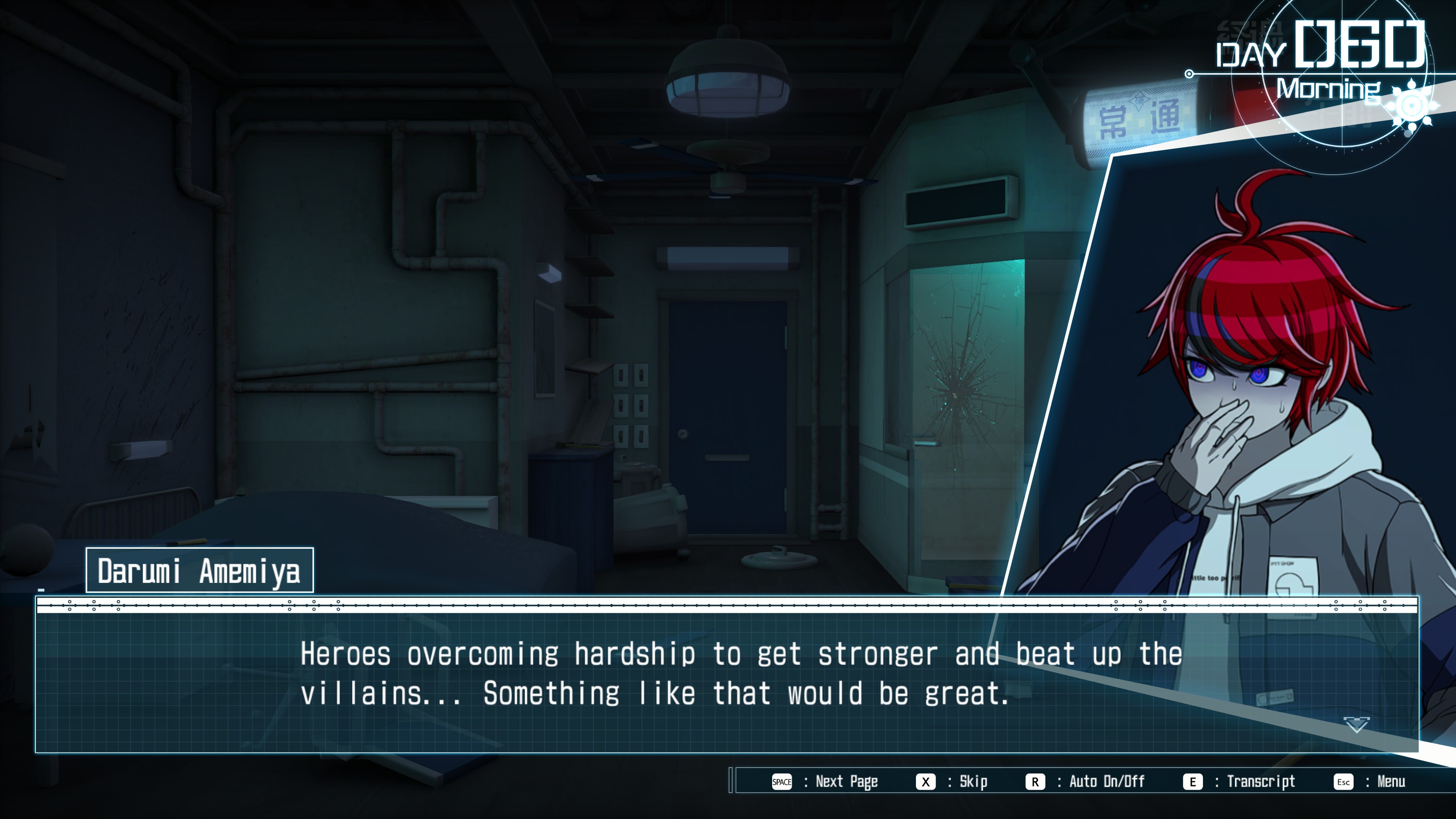The height and width of the screenshot is (819, 1456).
Task: Skip the current dialogue scene
Action: [x=952, y=782]
